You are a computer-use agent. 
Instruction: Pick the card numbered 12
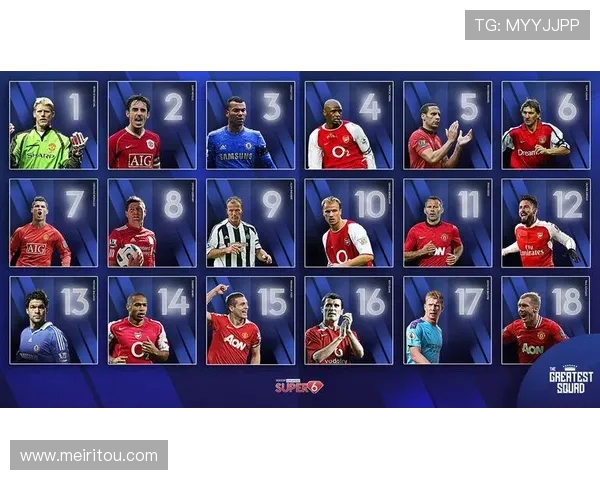click(545, 223)
